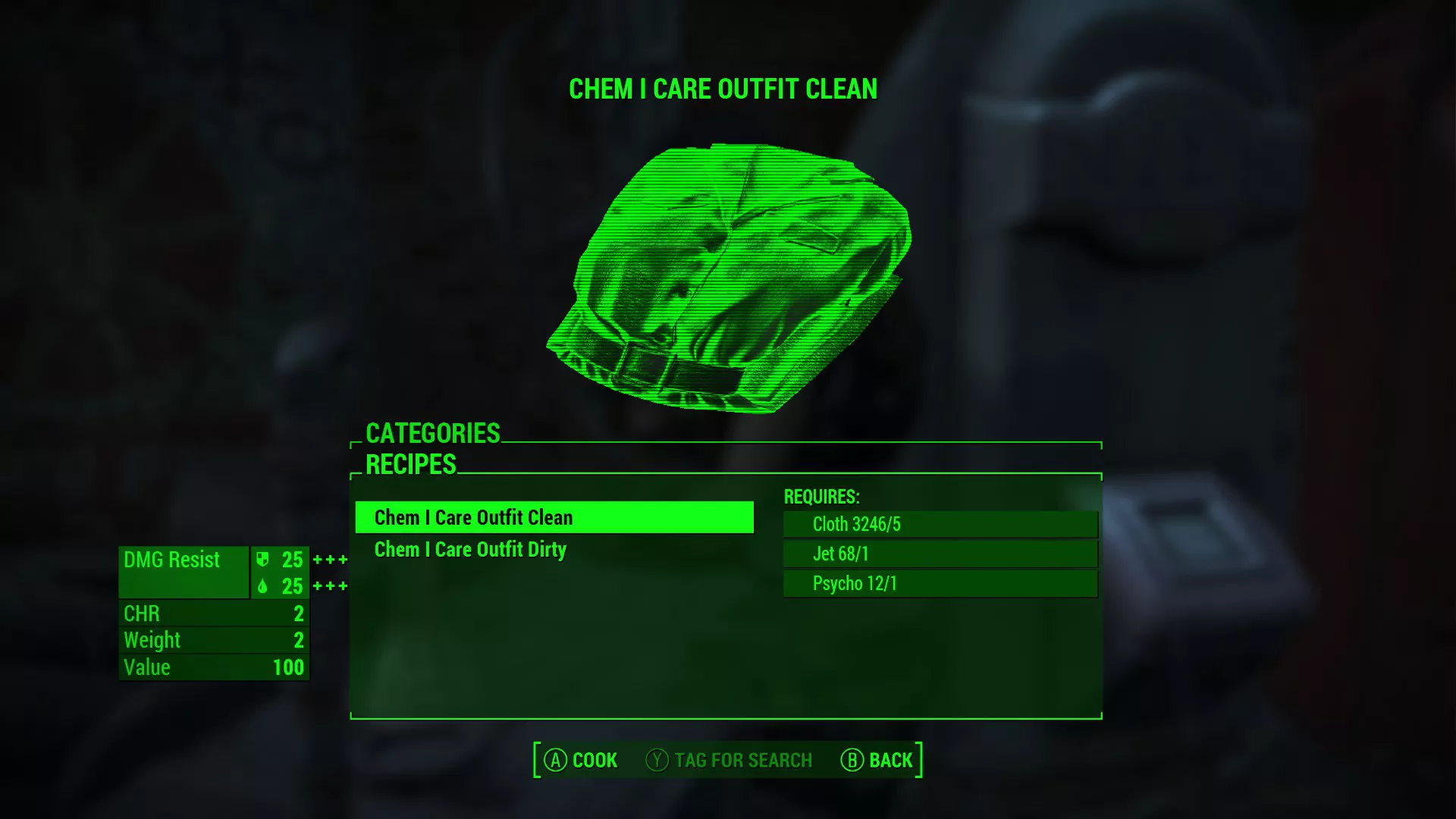Select the Chem I Care Outfit Clean recipe
The image size is (1456, 819).
point(554,517)
